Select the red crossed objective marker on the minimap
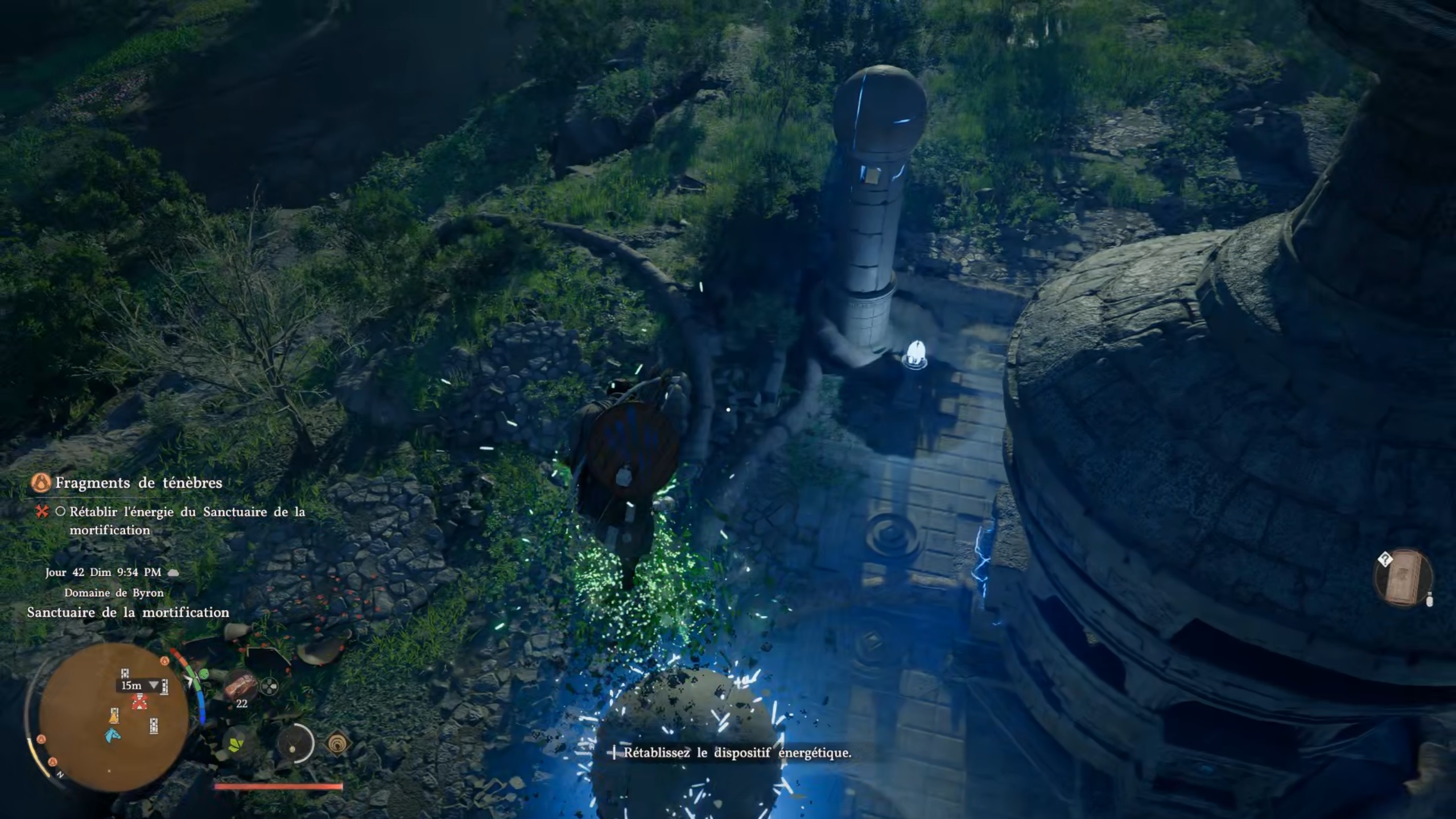 pos(138,702)
